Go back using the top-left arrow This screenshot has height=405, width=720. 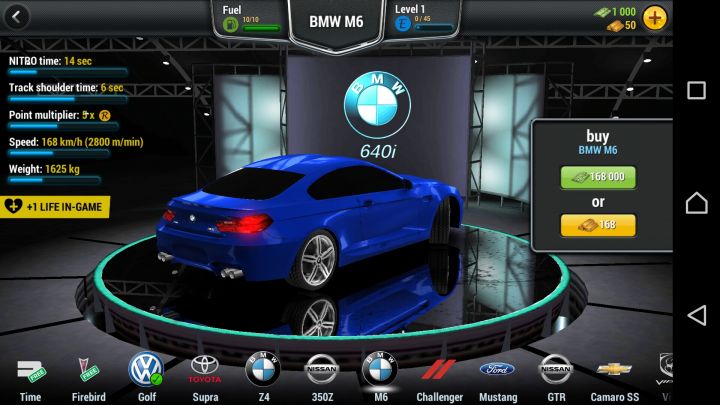[x=17, y=17]
